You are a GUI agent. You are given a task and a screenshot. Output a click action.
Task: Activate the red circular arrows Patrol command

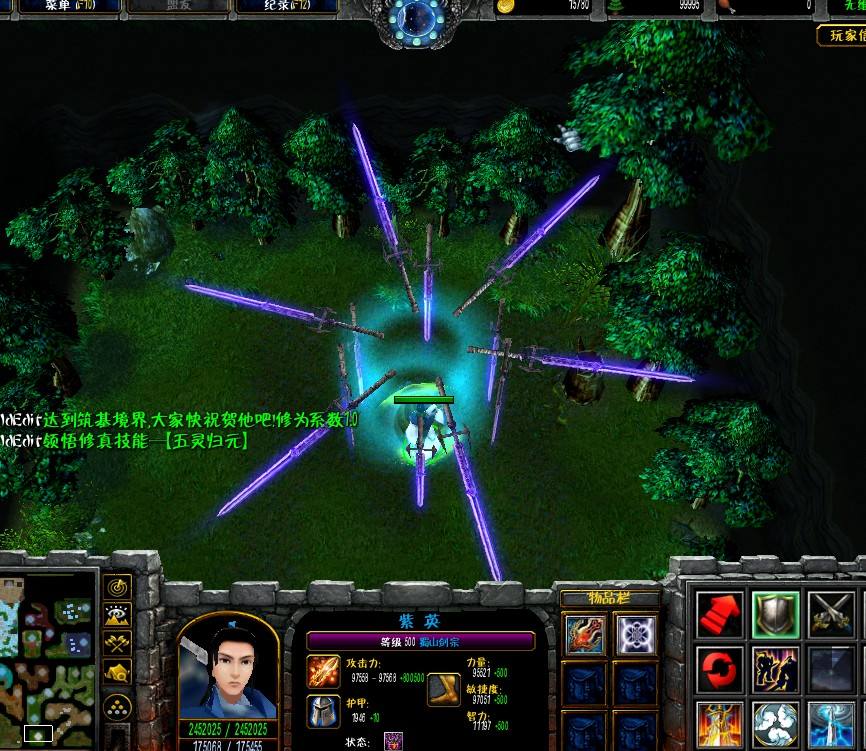(720, 669)
